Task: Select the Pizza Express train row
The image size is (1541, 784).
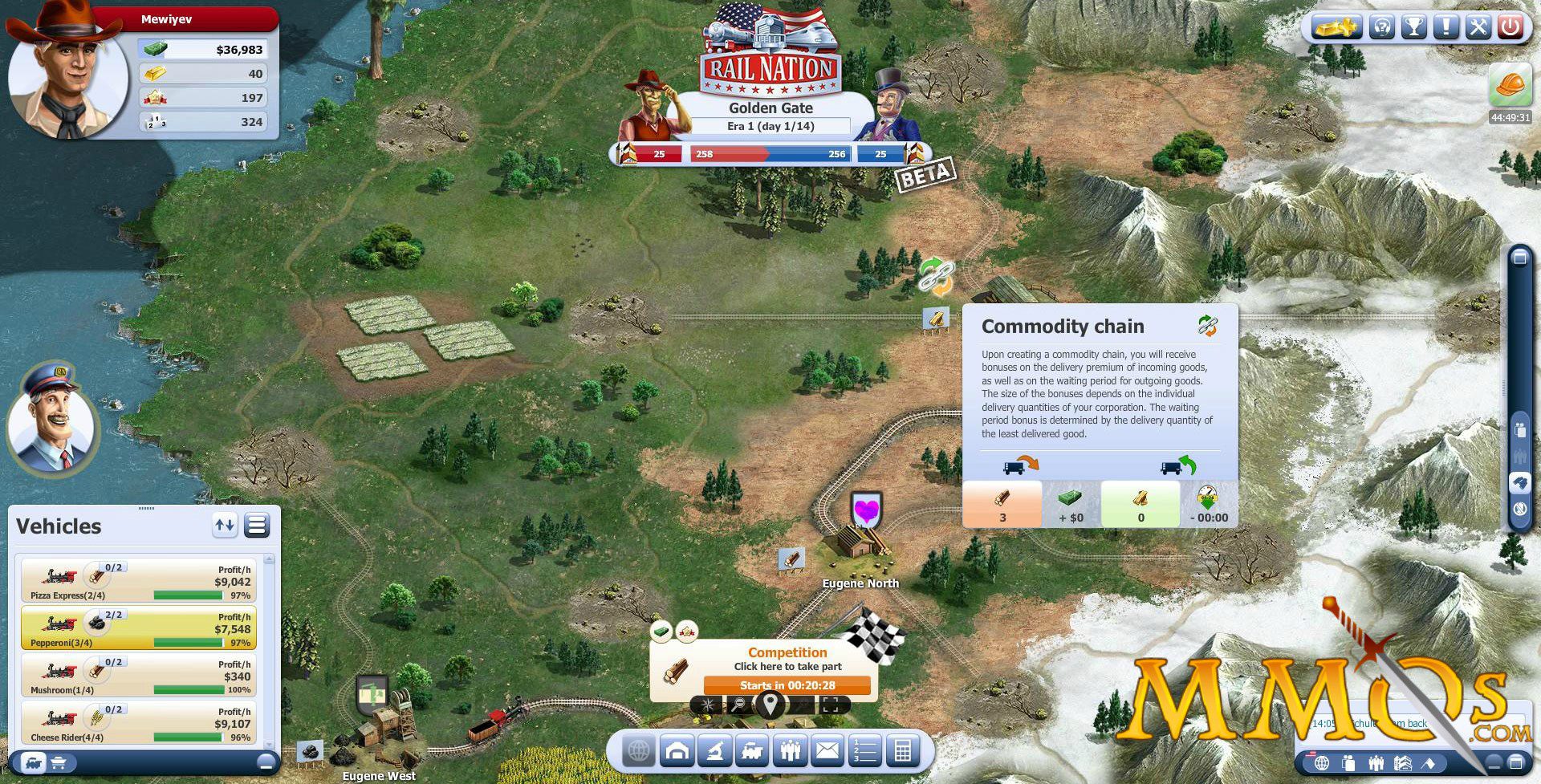Action: pyautogui.click(x=138, y=581)
